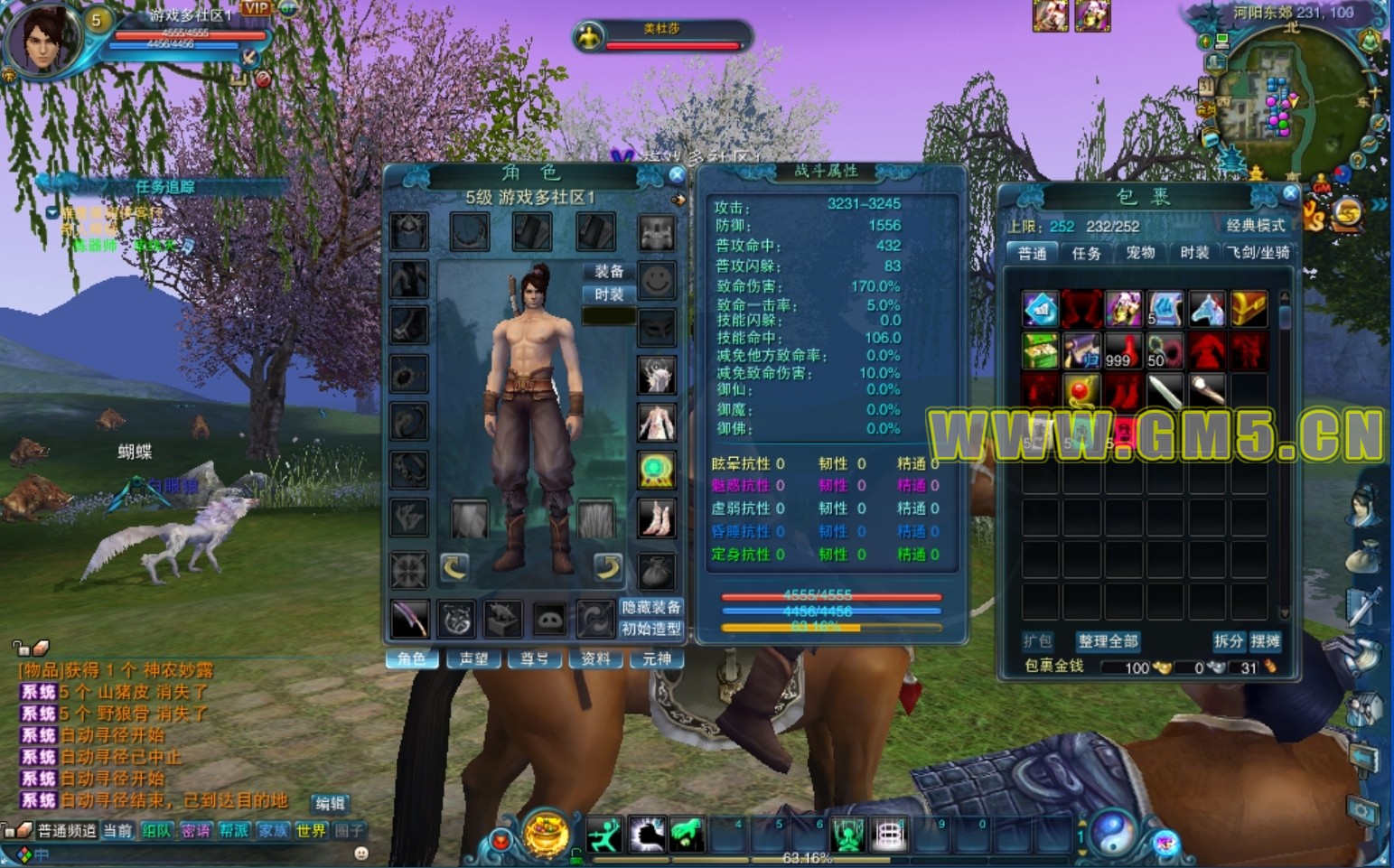Switch bag to the 任务 tab
The image size is (1394, 868).
[x=1086, y=253]
